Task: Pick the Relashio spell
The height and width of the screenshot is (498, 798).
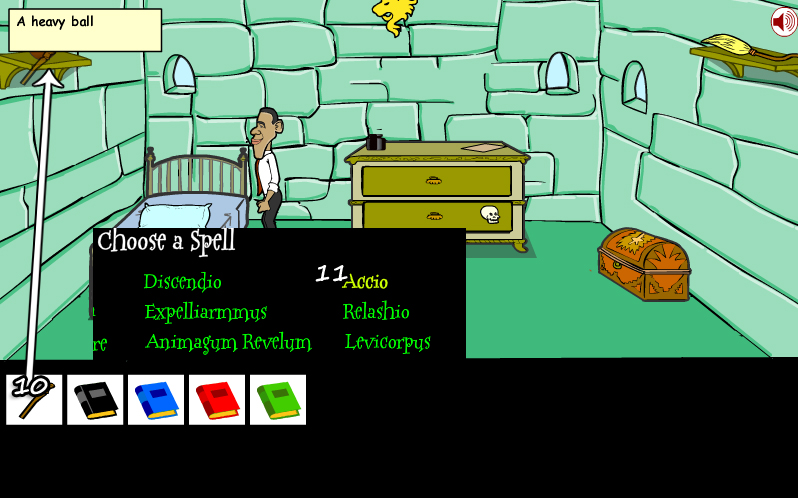Action: tap(376, 312)
